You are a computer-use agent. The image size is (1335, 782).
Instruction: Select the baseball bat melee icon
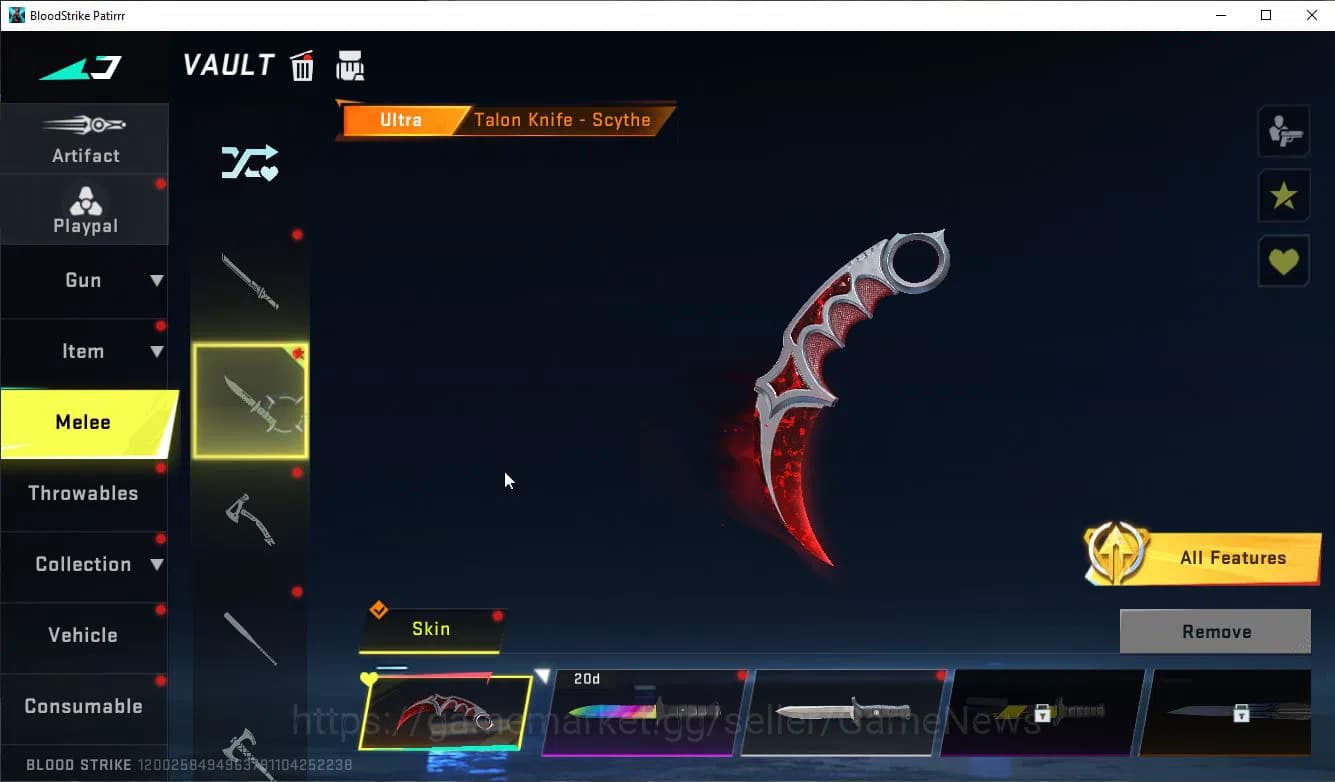[x=251, y=638]
